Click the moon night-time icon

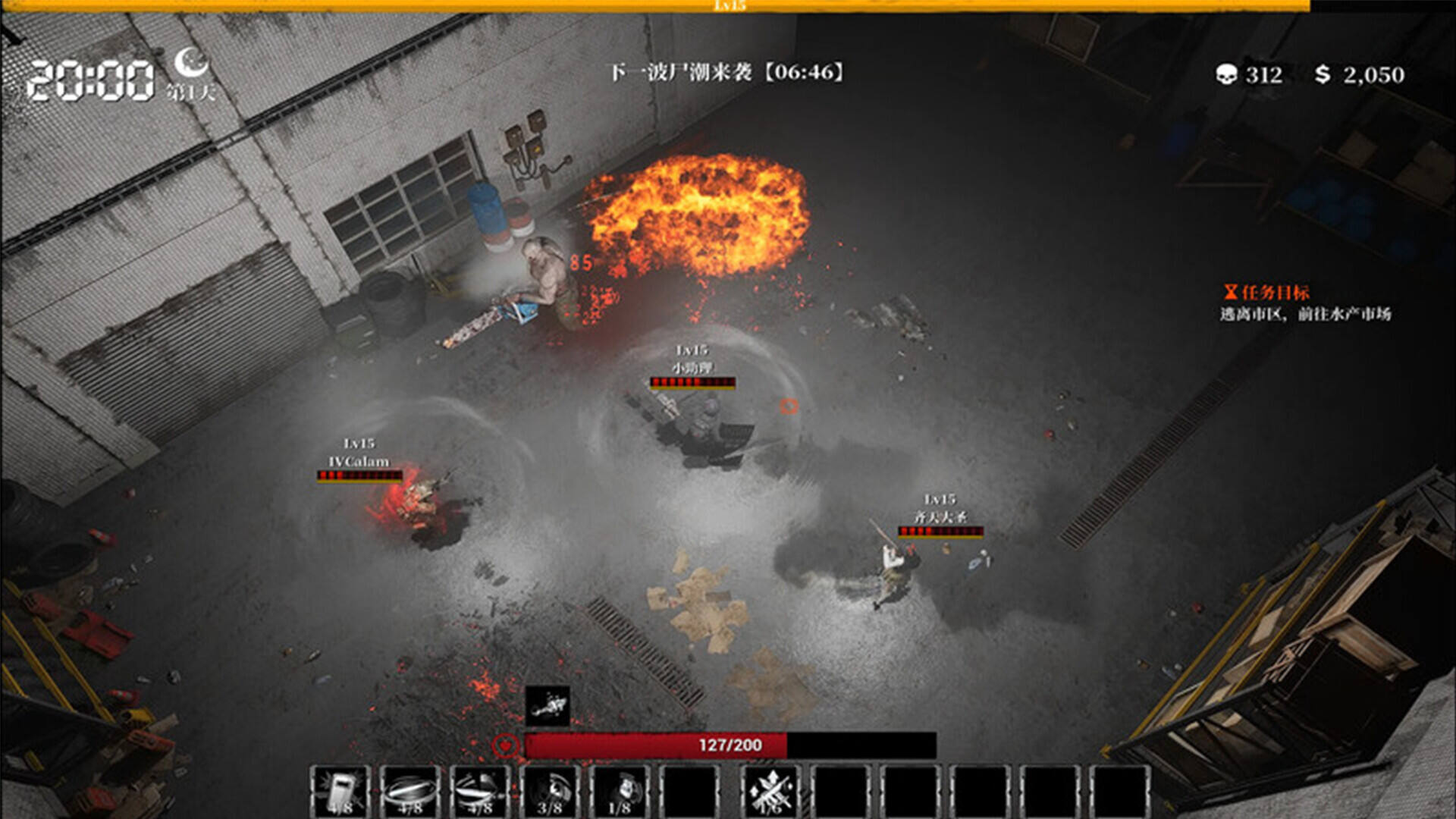click(x=191, y=61)
